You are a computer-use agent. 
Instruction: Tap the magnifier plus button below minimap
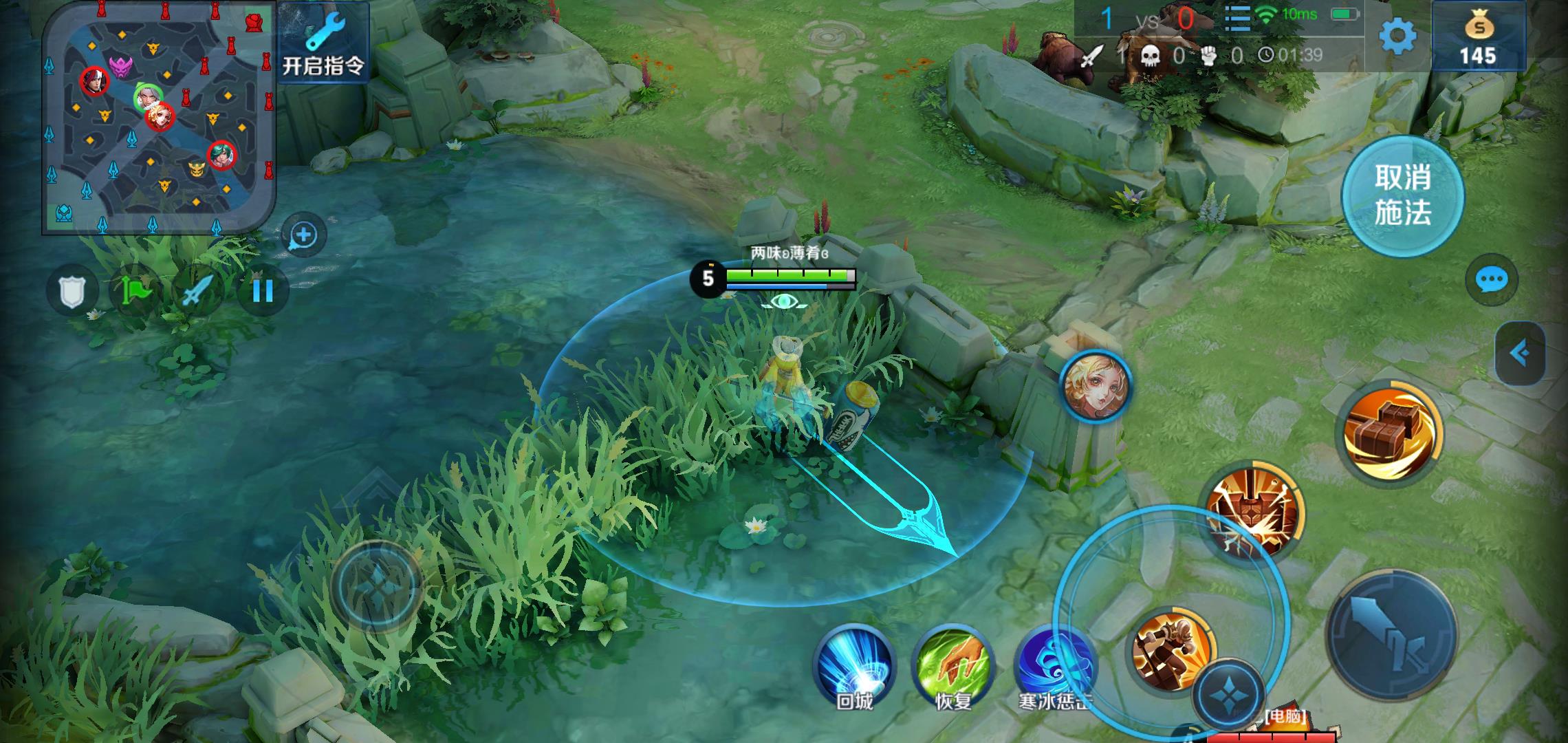click(x=303, y=235)
